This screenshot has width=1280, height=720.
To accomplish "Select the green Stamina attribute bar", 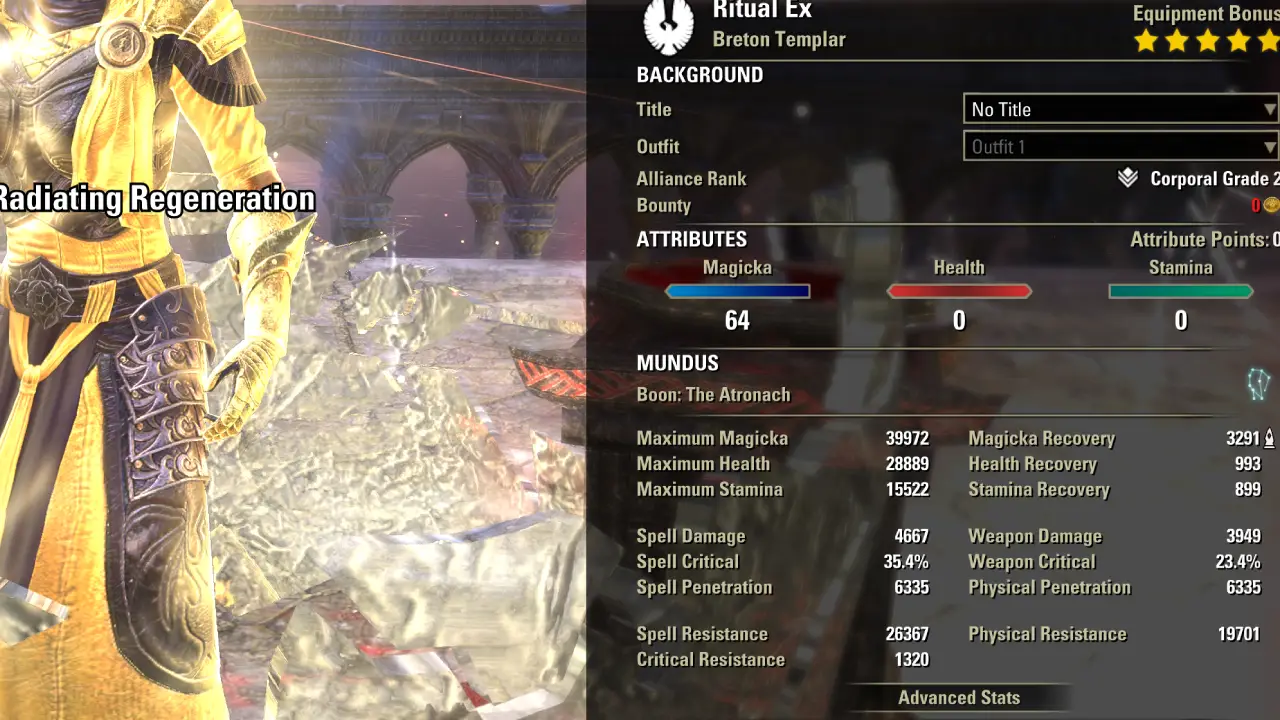I will 1181,292.
